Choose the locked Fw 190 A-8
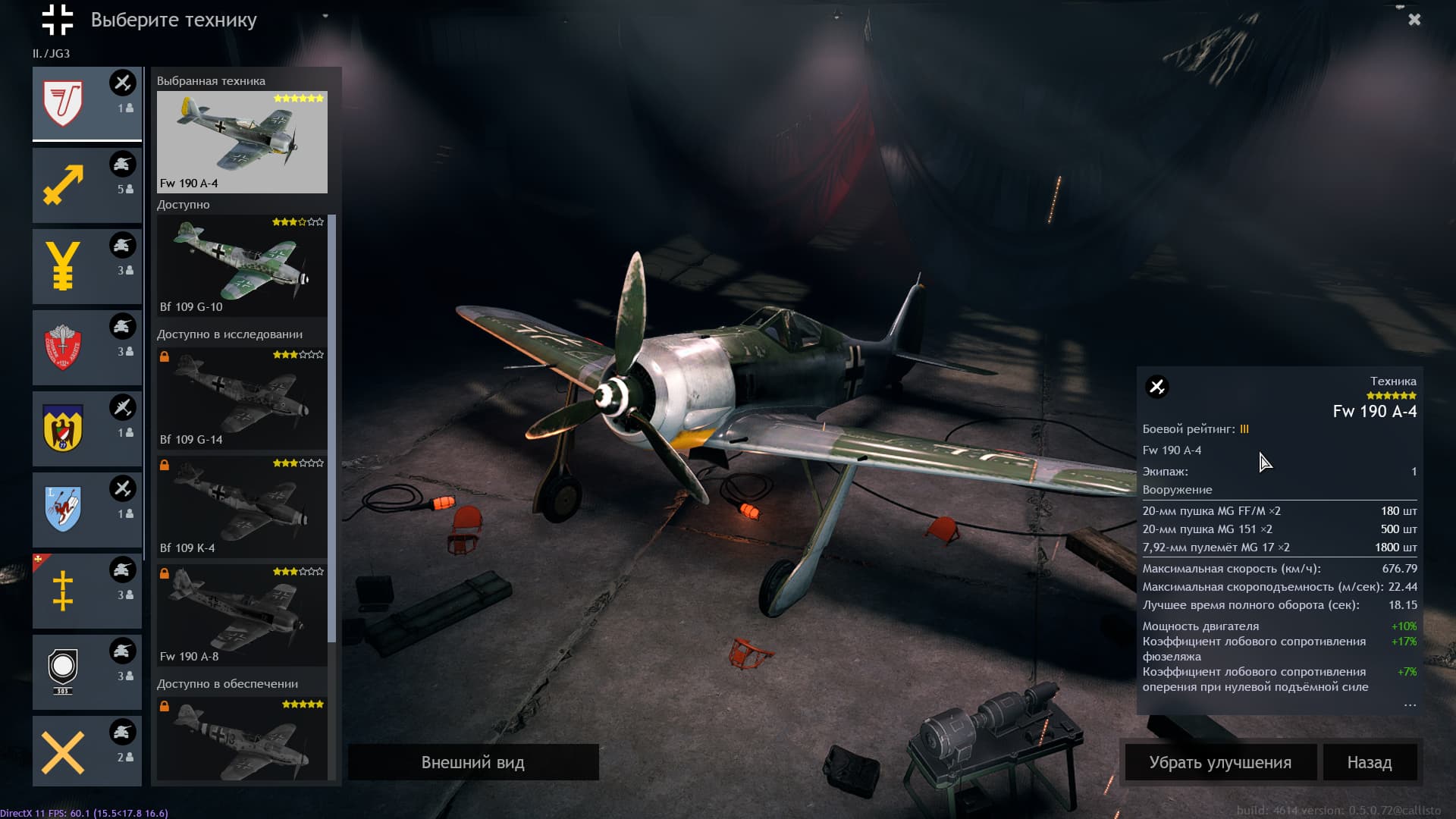Image resolution: width=1456 pixels, height=819 pixels. (x=242, y=614)
